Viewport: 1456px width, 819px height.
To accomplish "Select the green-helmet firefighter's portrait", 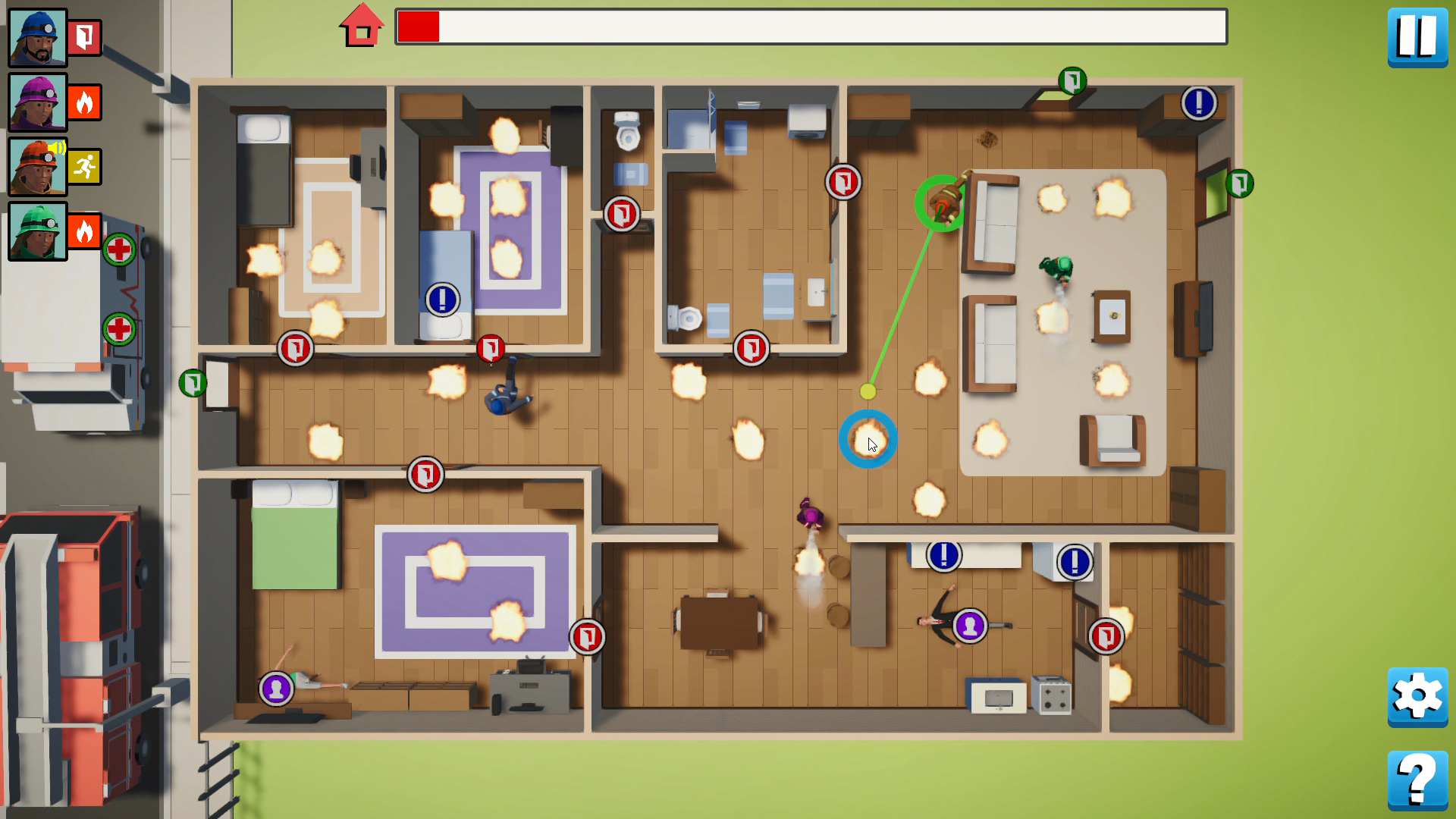I will pos(37,232).
